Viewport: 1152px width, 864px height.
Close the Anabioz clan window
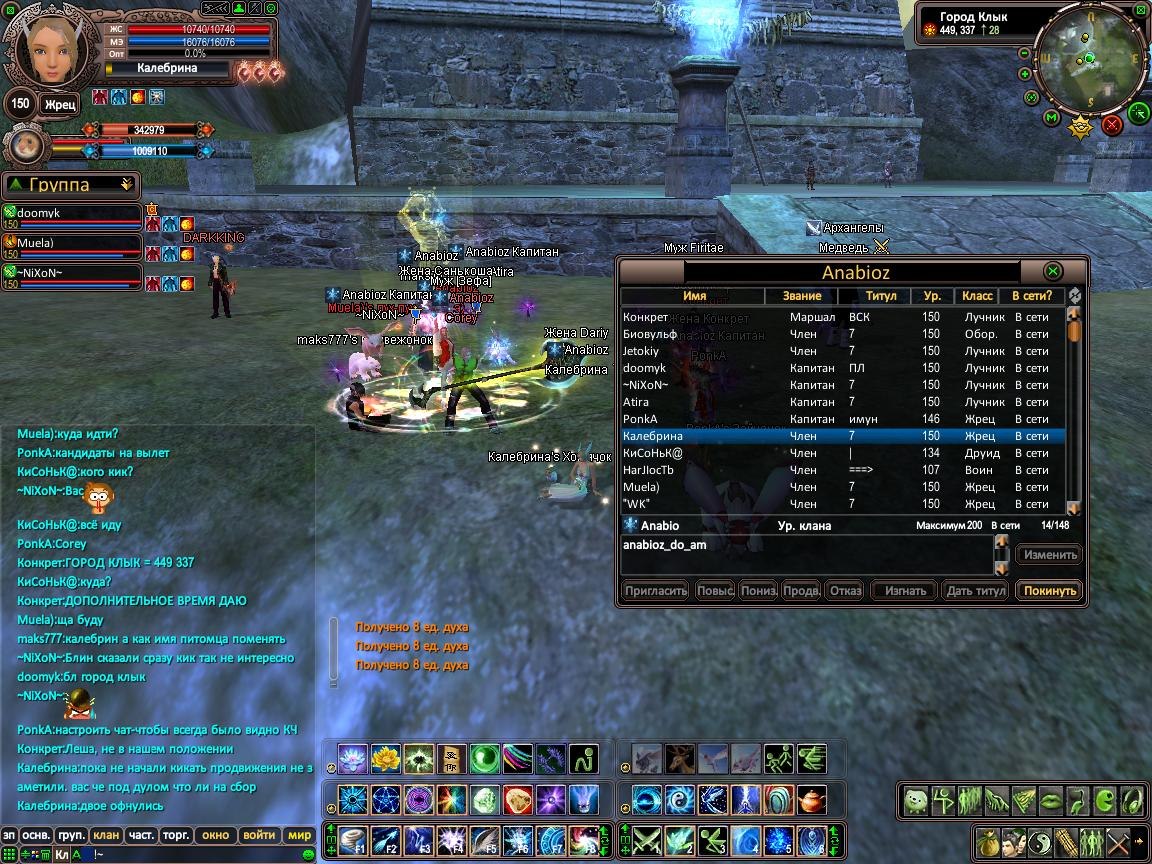1052,271
